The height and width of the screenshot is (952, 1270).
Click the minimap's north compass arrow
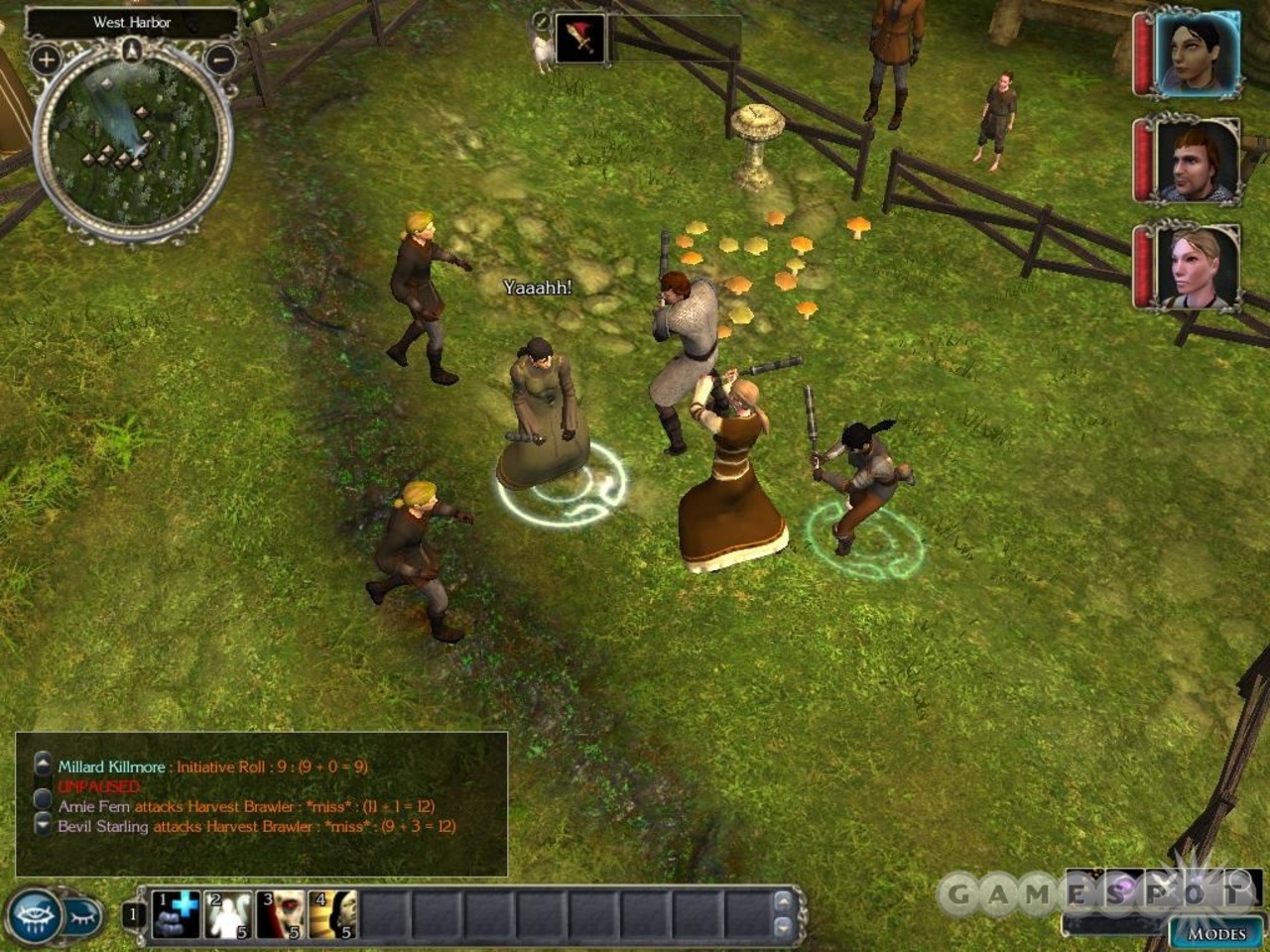132,49
